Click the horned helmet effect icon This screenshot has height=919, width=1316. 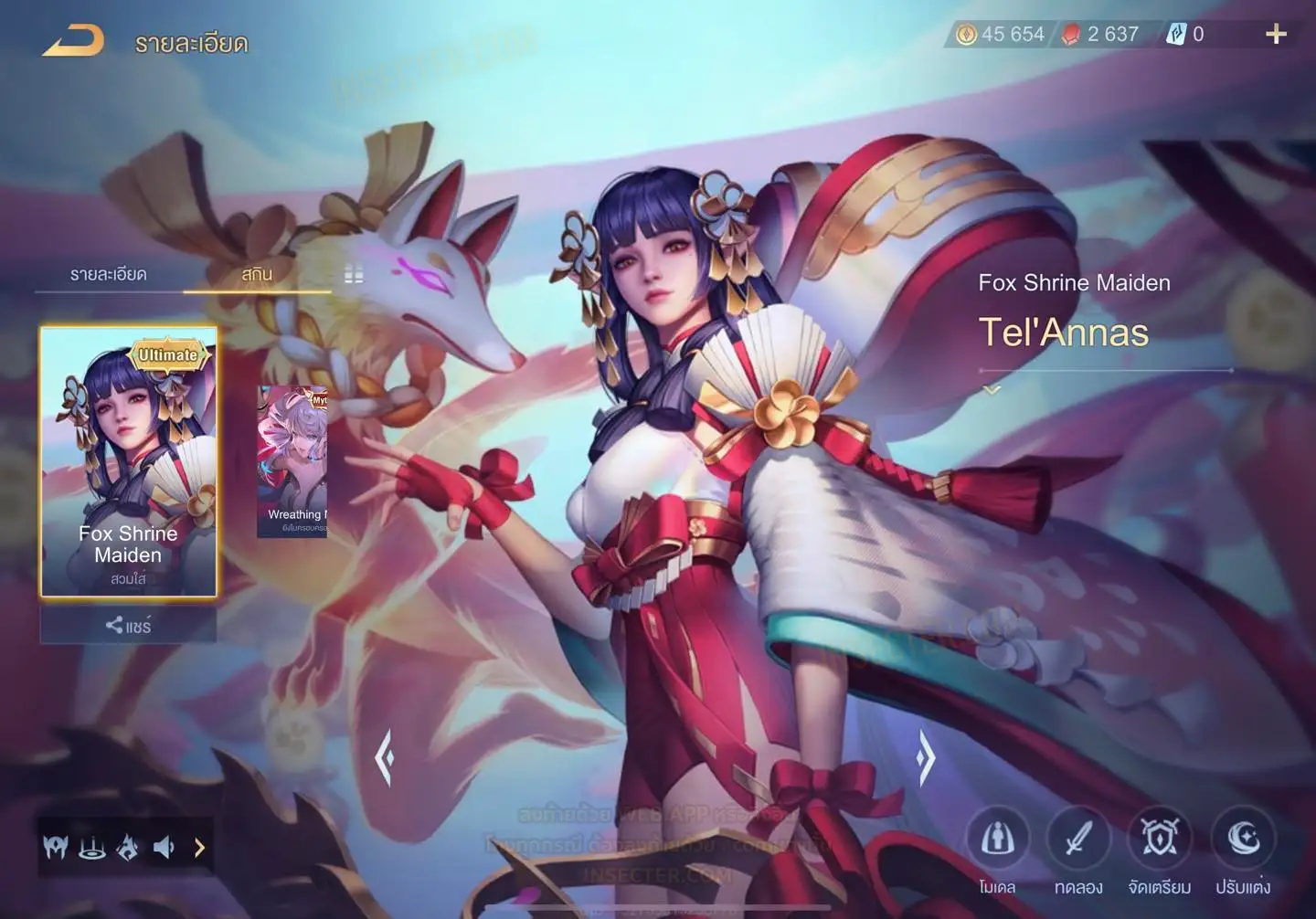pyautogui.click(x=55, y=848)
